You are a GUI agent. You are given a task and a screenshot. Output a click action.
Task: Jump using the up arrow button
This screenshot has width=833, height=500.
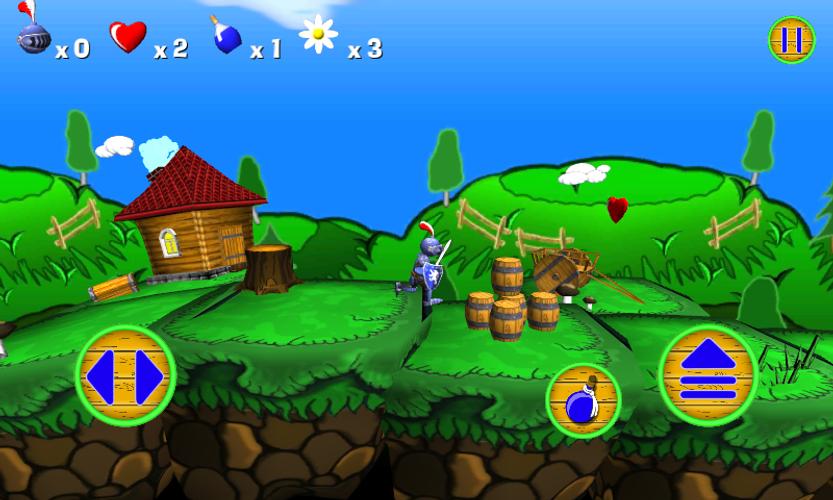tap(708, 375)
